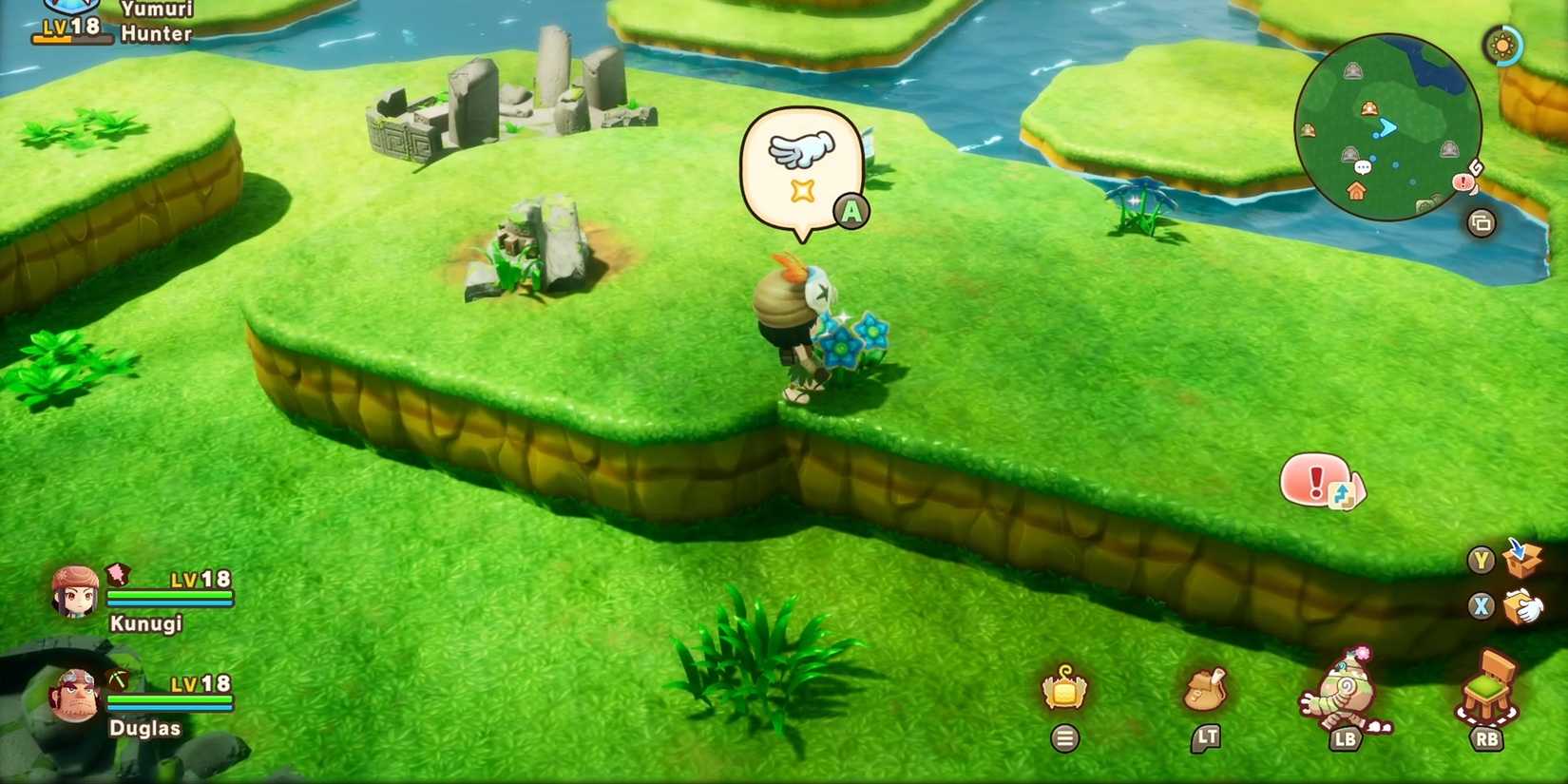Click the Hunter class label under Yumuri

point(155,33)
